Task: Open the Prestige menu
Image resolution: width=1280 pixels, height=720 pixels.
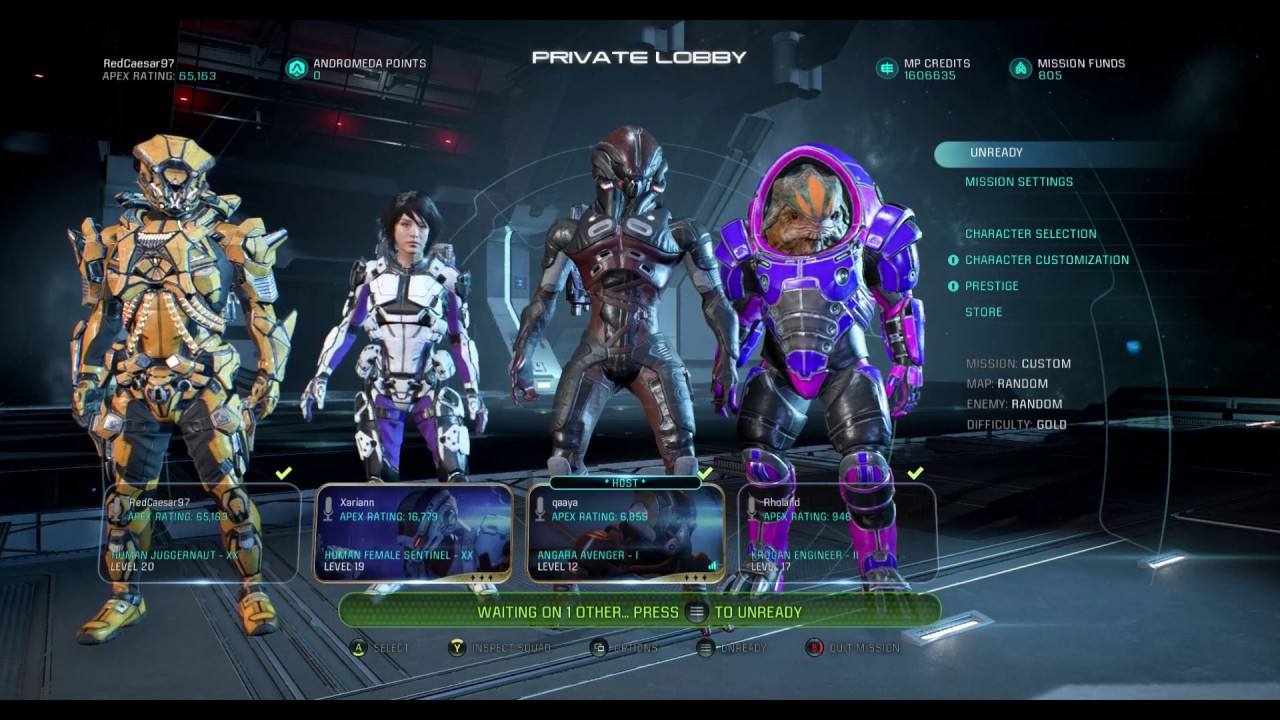Action: click(991, 286)
